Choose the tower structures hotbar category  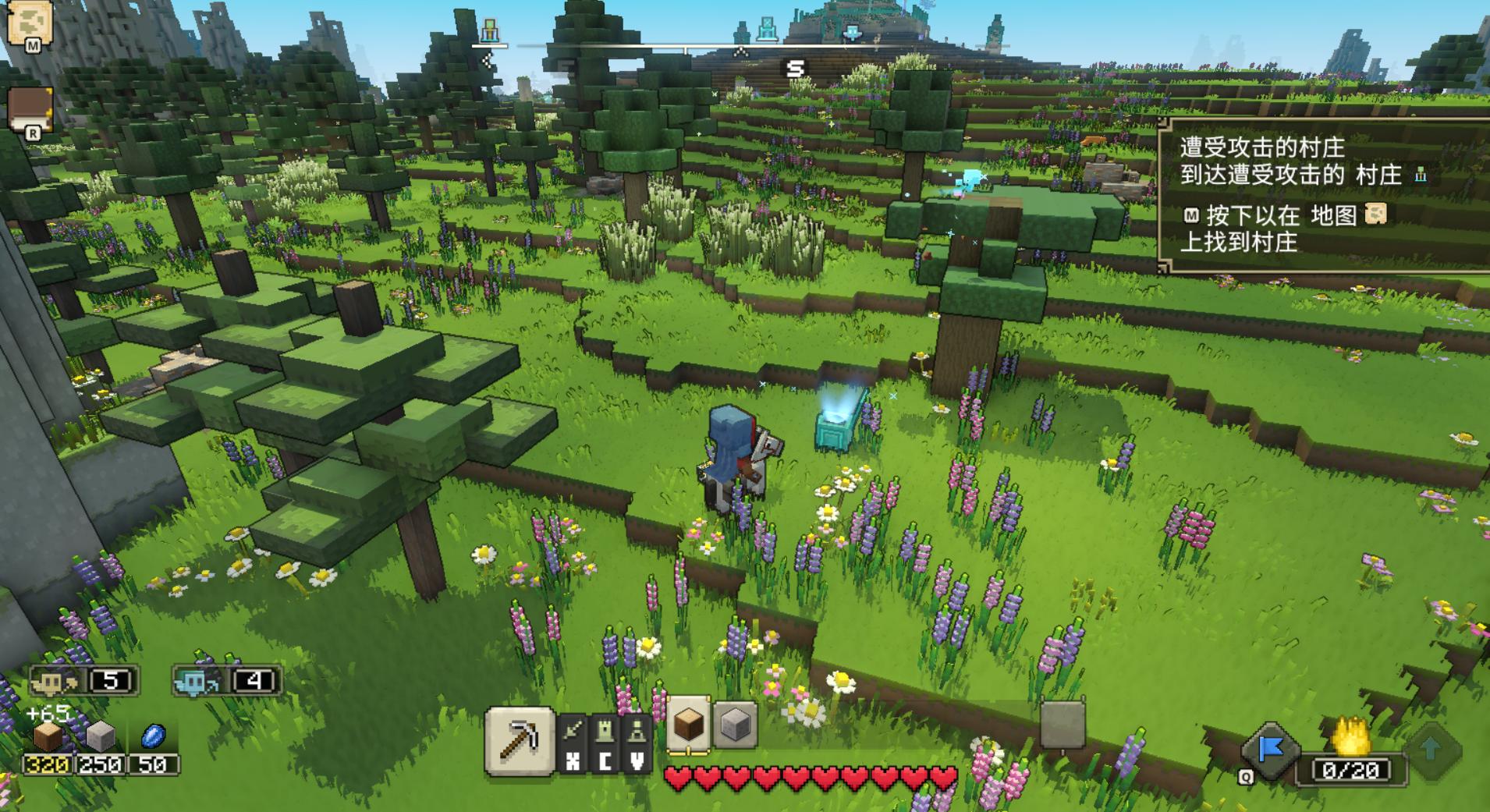[x=605, y=732]
